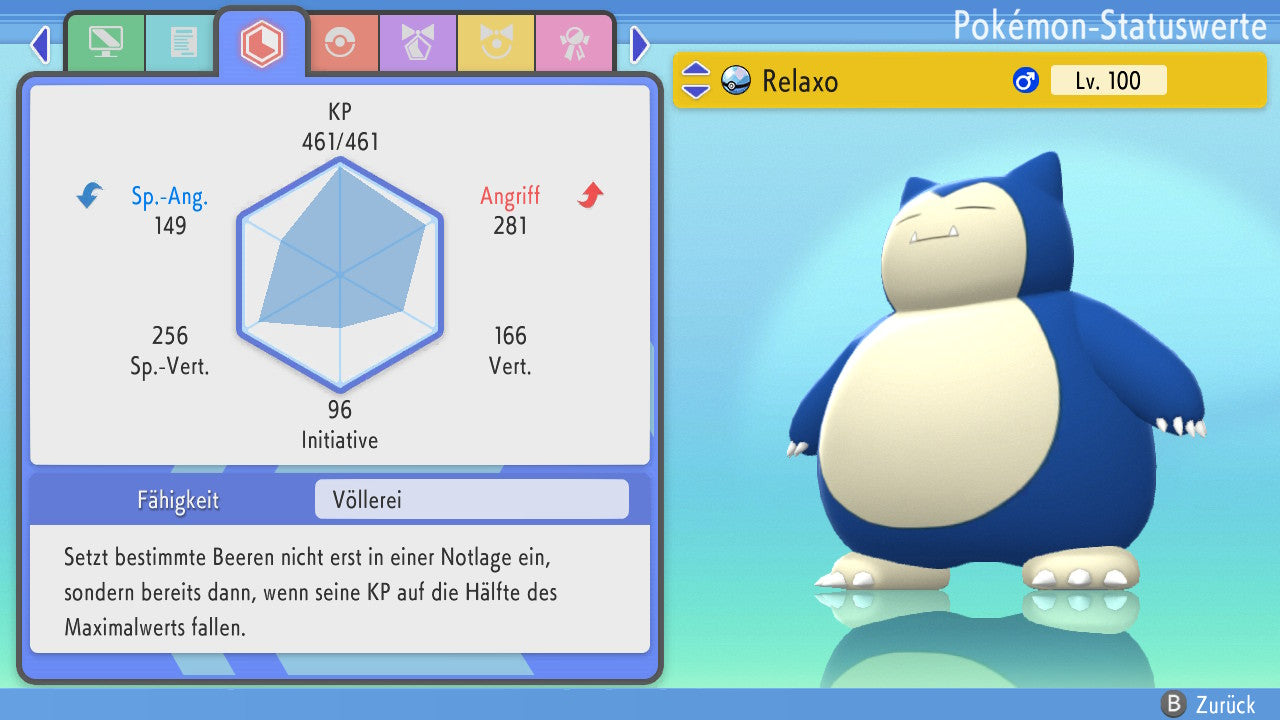Show the pink ribbon medal tab
Screen dimensions: 1280x720
(x=574, y=43)
